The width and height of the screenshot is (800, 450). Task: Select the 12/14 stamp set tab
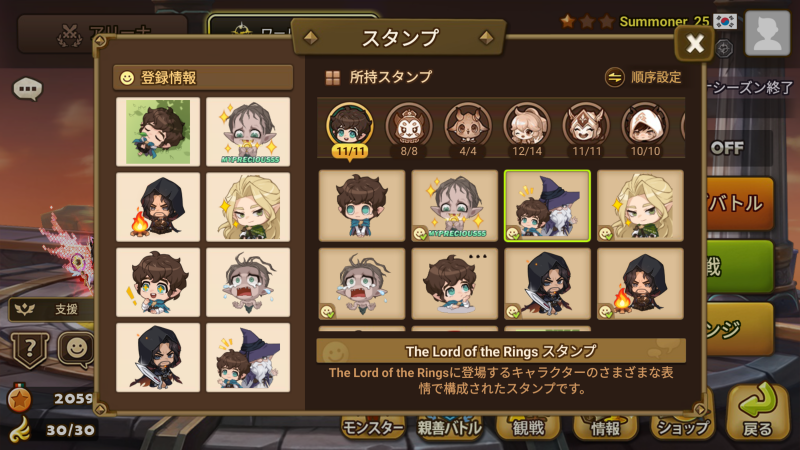[x=527, y=130]
